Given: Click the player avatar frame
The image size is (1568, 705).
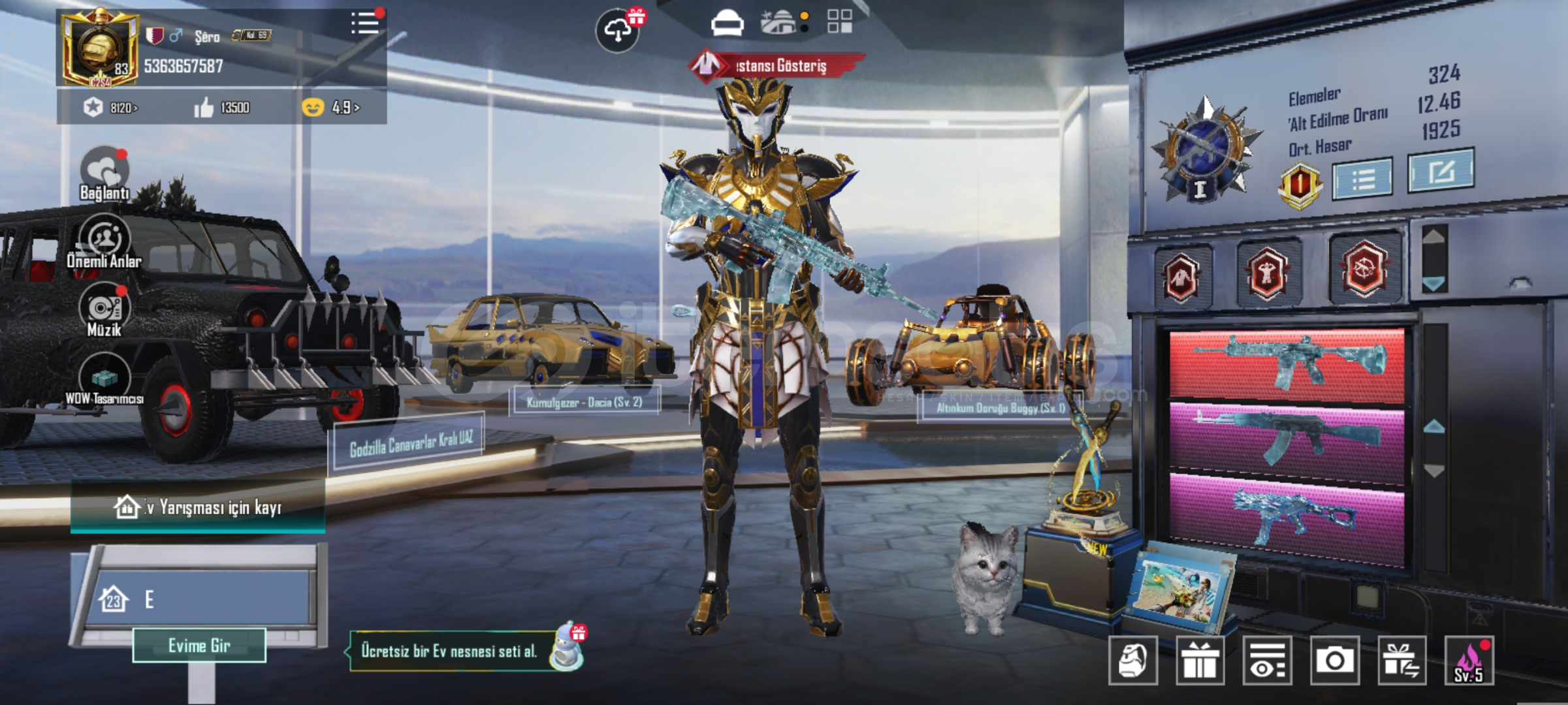Looking at the screenshot, I should coord(100,49).
